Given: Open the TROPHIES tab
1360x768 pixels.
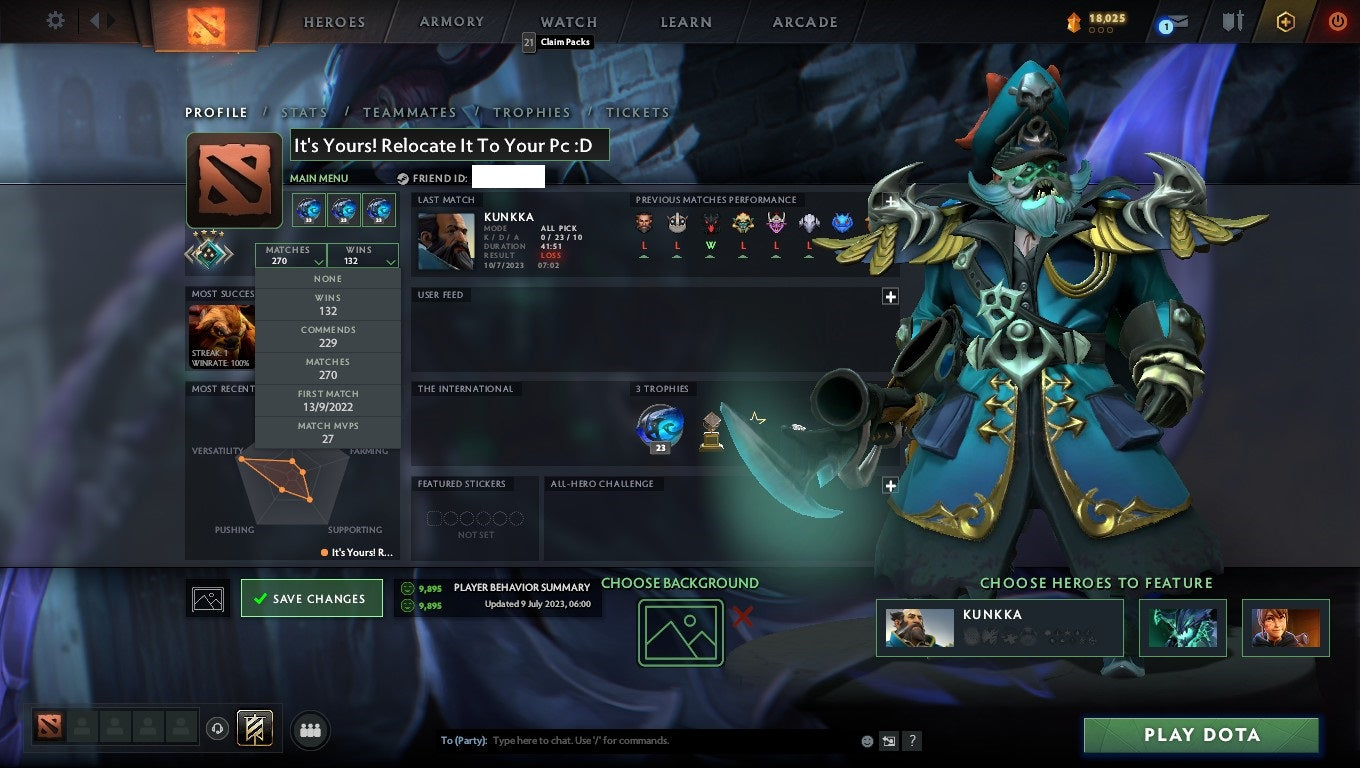Looking at the screenshot, I should coord(532,112).
